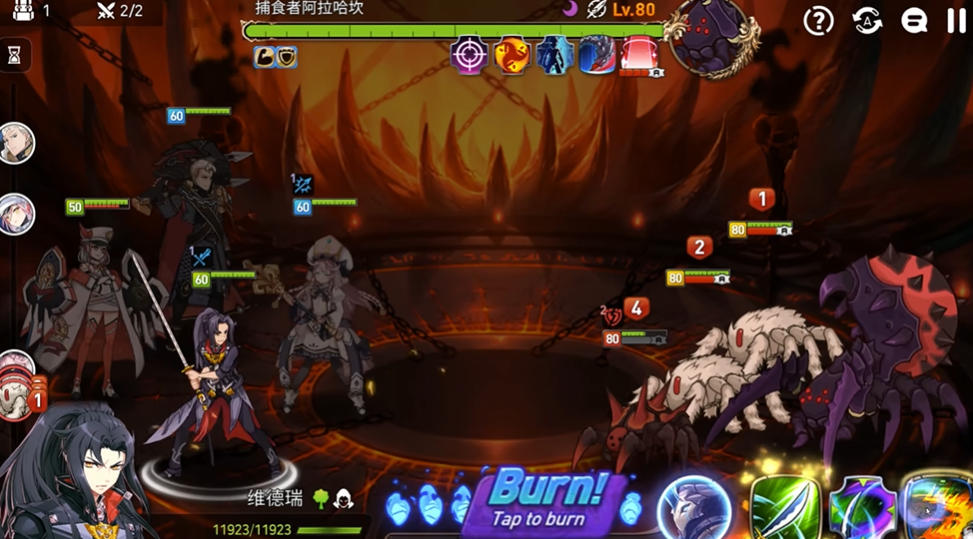Inspect the boss's orange swirl skill icon

[512, 55]
